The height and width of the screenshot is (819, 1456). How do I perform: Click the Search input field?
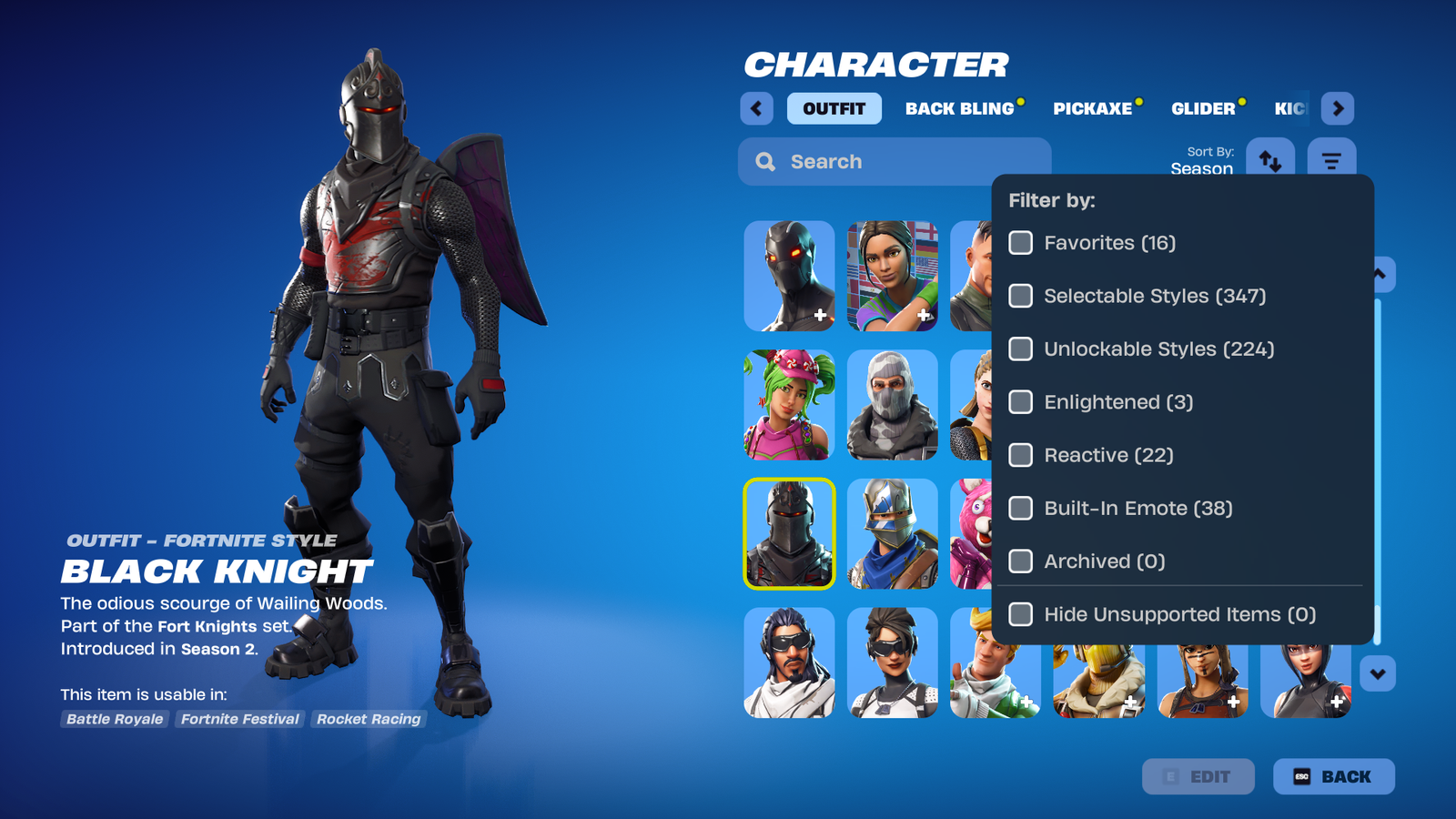(892, 161)
